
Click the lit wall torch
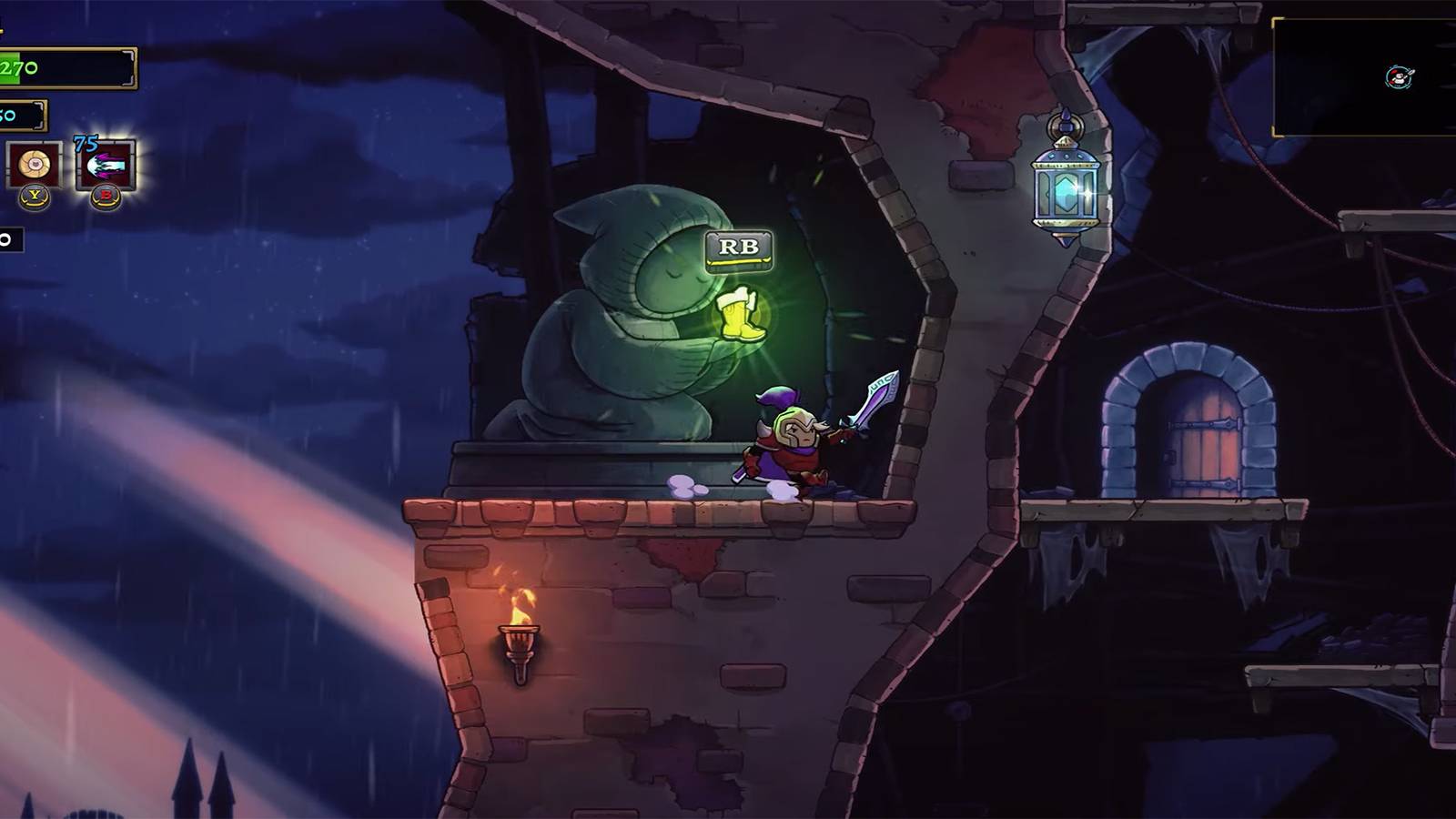(x=521, y=637)
